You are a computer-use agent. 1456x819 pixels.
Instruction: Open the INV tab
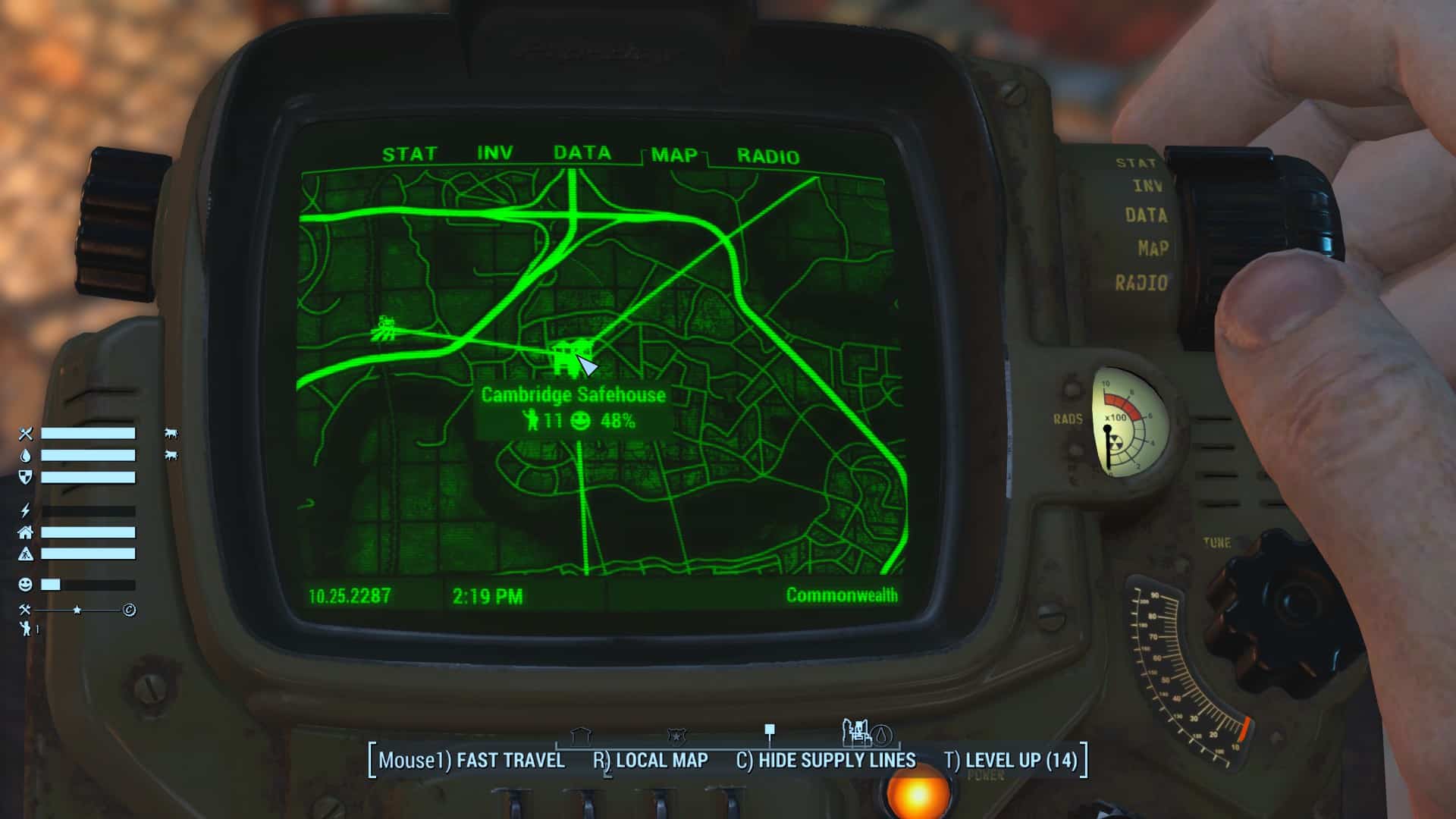tap(494, 154)
